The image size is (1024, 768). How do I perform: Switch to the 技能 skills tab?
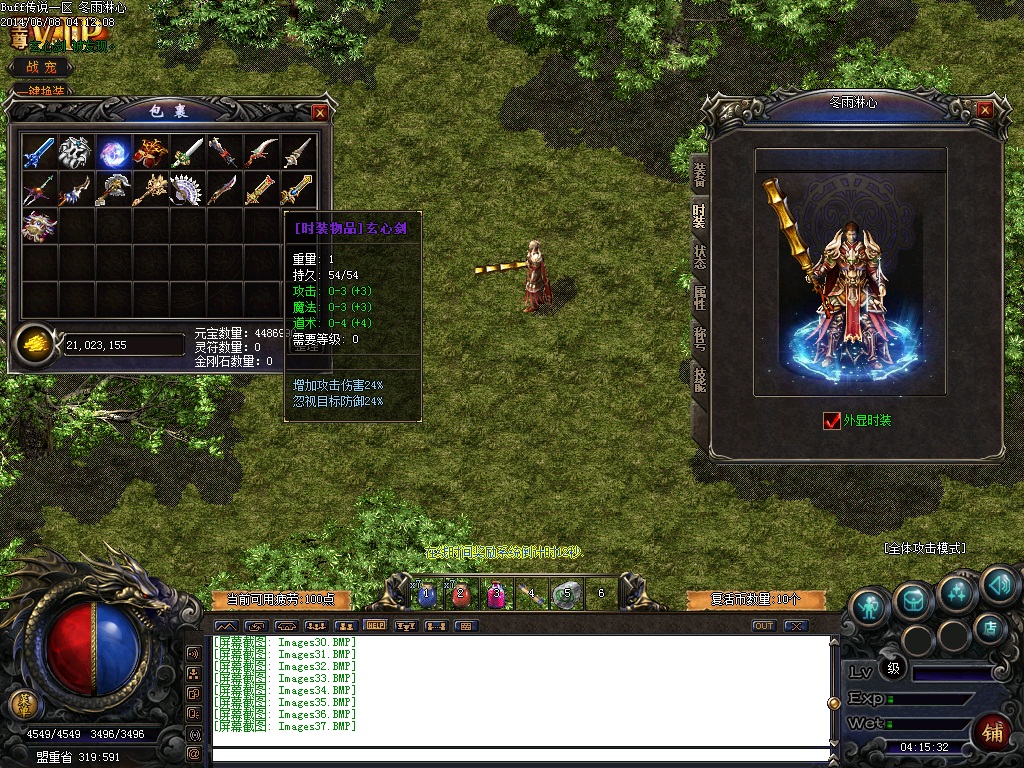[699, 378]
